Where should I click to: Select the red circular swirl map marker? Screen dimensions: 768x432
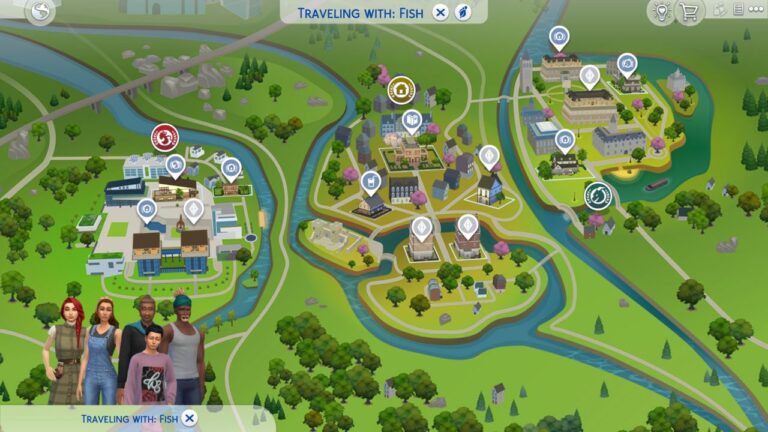(165, 137)
